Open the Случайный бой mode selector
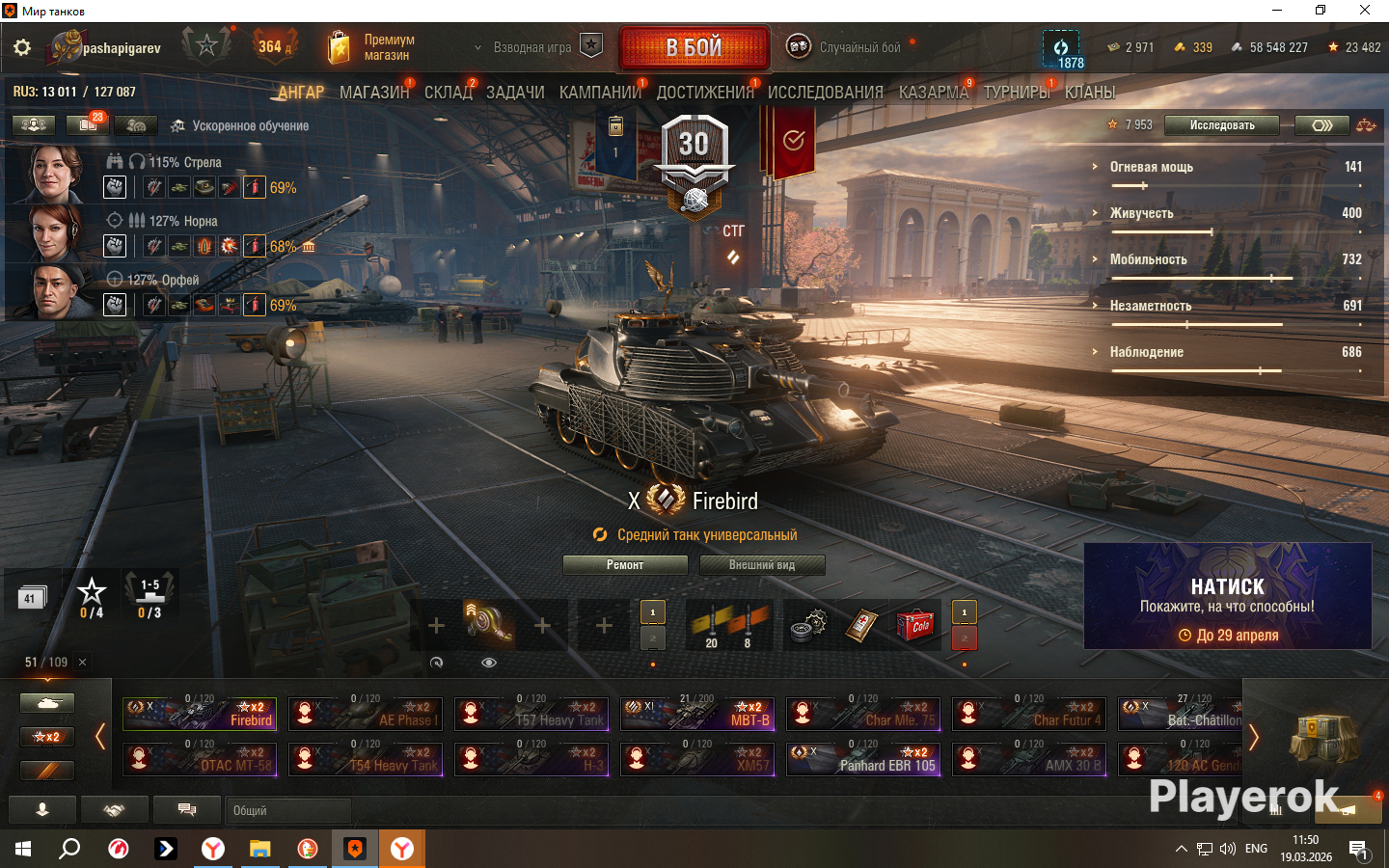 click(x=849, y=47)
